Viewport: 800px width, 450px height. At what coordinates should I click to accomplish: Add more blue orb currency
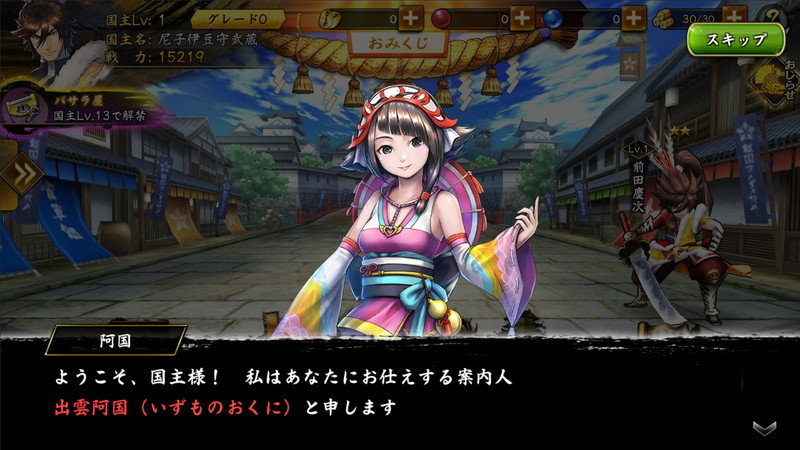tap(634, 17)
